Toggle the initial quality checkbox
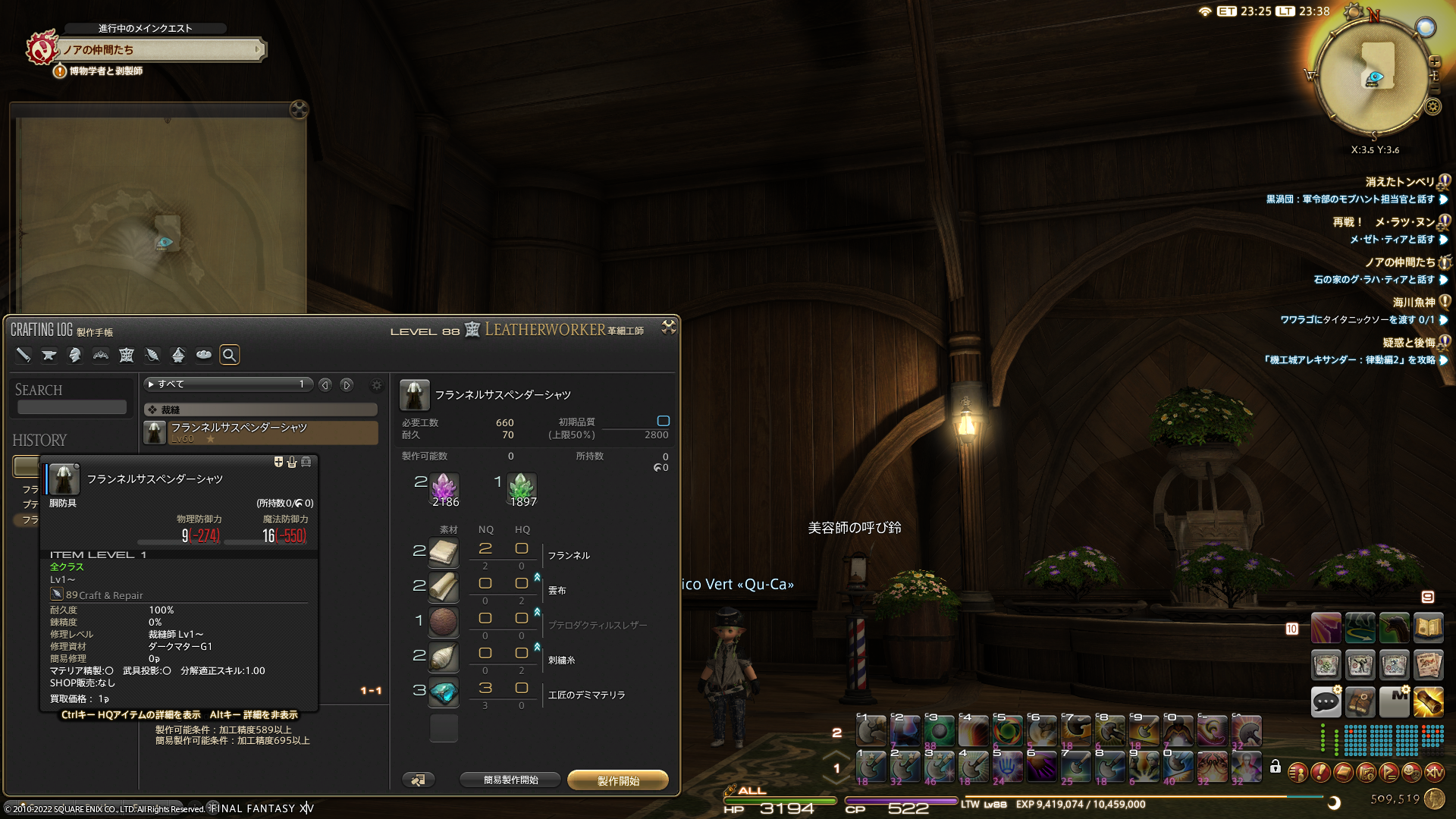The width and height of the screenshot is (1456, 819). [663, 421]
